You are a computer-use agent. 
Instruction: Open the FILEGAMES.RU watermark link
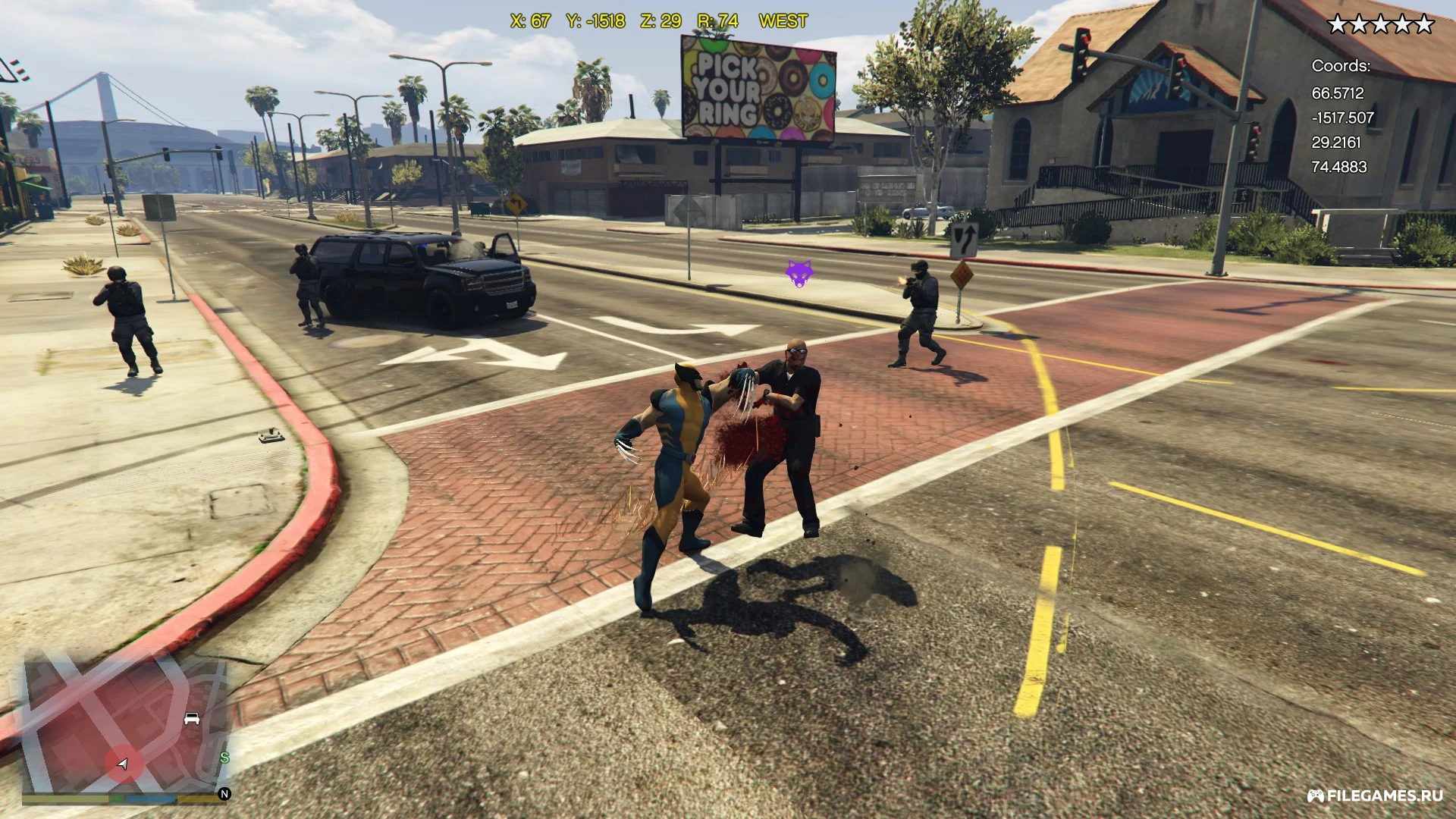coord(1374,795)
